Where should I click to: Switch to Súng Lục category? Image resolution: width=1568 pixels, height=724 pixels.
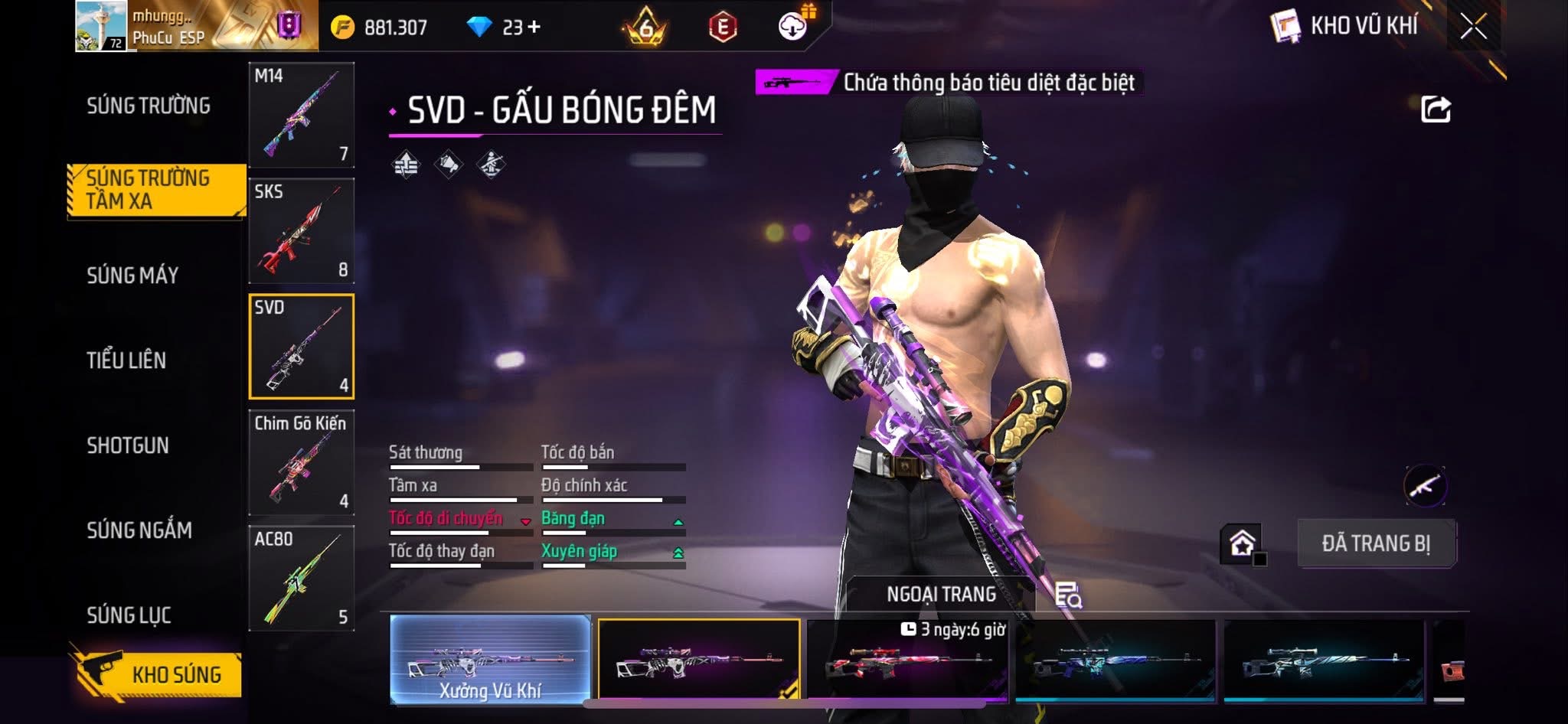tap(129, 615)
